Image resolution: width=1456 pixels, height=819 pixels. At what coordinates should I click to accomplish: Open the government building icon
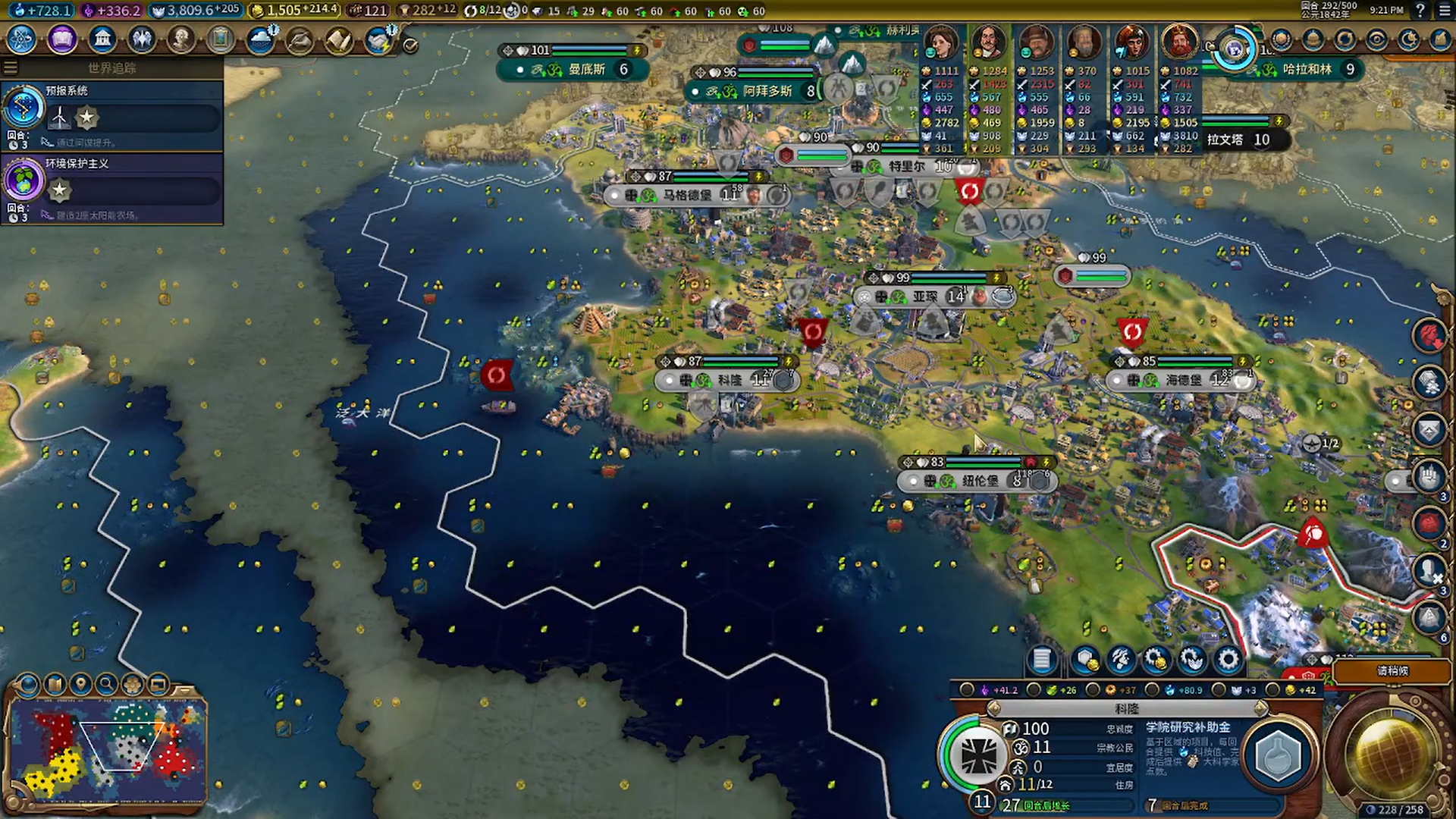click(102, 39)
